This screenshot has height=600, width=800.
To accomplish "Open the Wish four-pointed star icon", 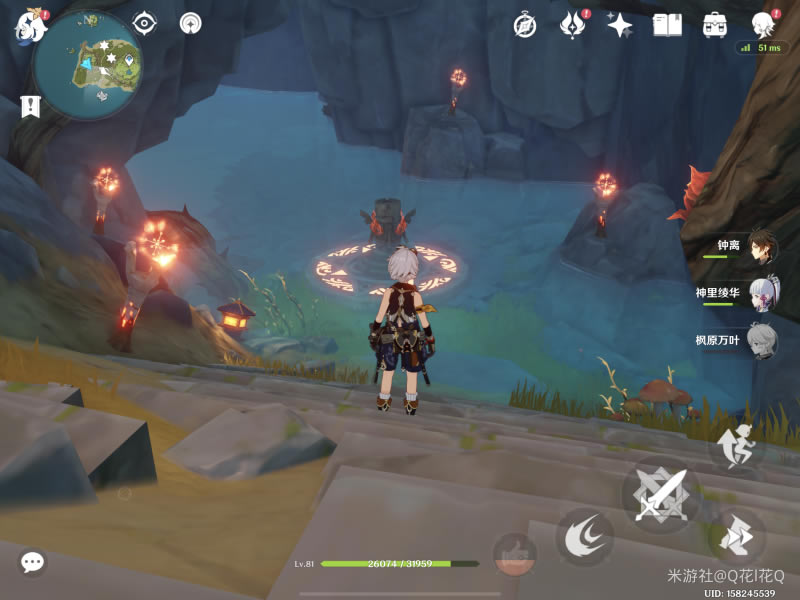I will (620, 25).
